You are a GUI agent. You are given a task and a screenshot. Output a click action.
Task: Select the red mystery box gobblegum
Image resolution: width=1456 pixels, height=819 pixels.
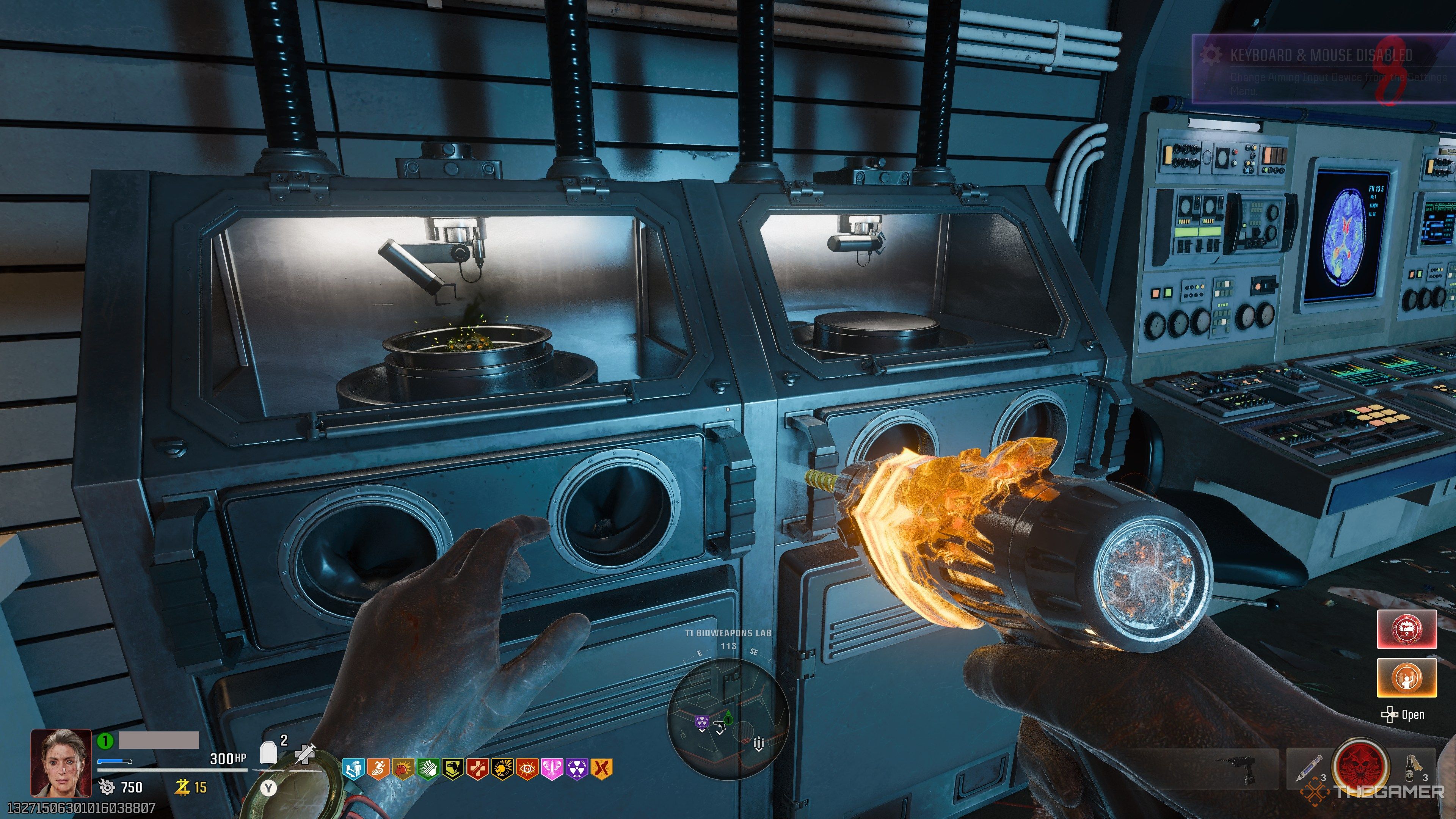[1406, 629]
